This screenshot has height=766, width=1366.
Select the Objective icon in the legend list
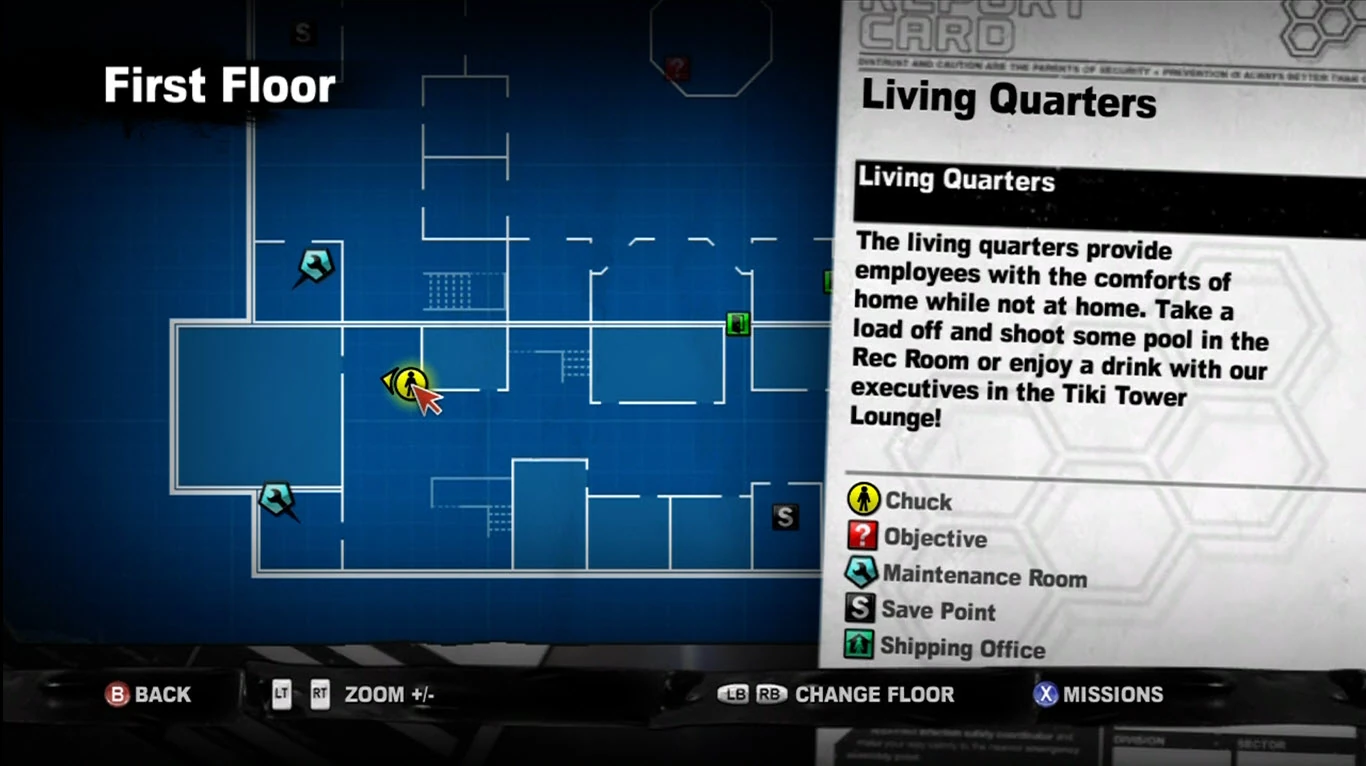click(x=863, y=537)
